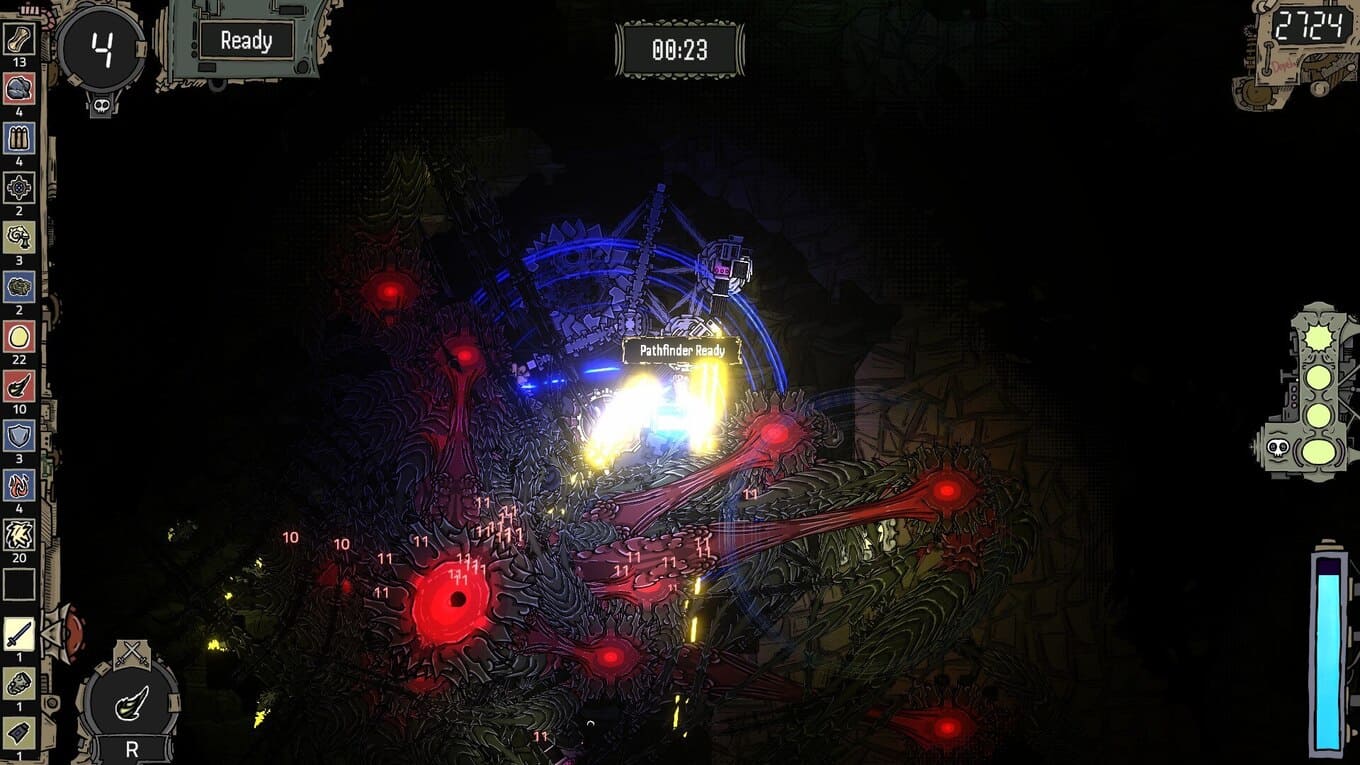This screenshot has width=1360, height=765.
Task: Select the gauntlet fist slot
Action: [19, 683]
